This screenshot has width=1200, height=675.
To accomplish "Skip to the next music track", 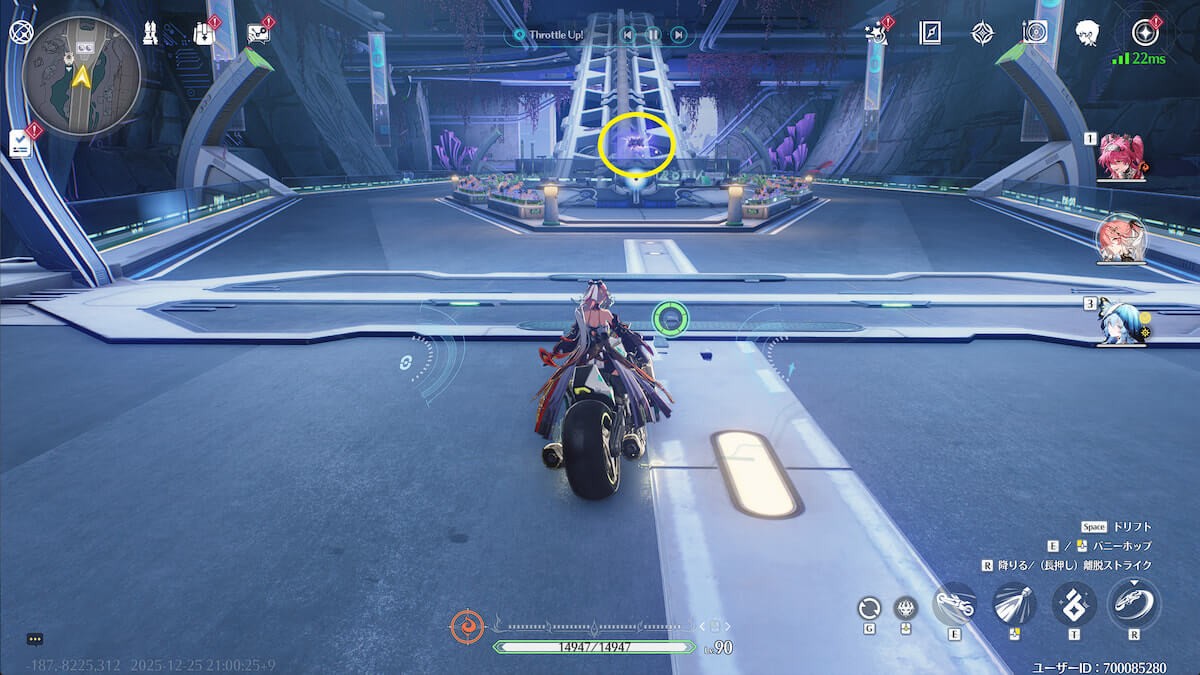I will point(678,35).
